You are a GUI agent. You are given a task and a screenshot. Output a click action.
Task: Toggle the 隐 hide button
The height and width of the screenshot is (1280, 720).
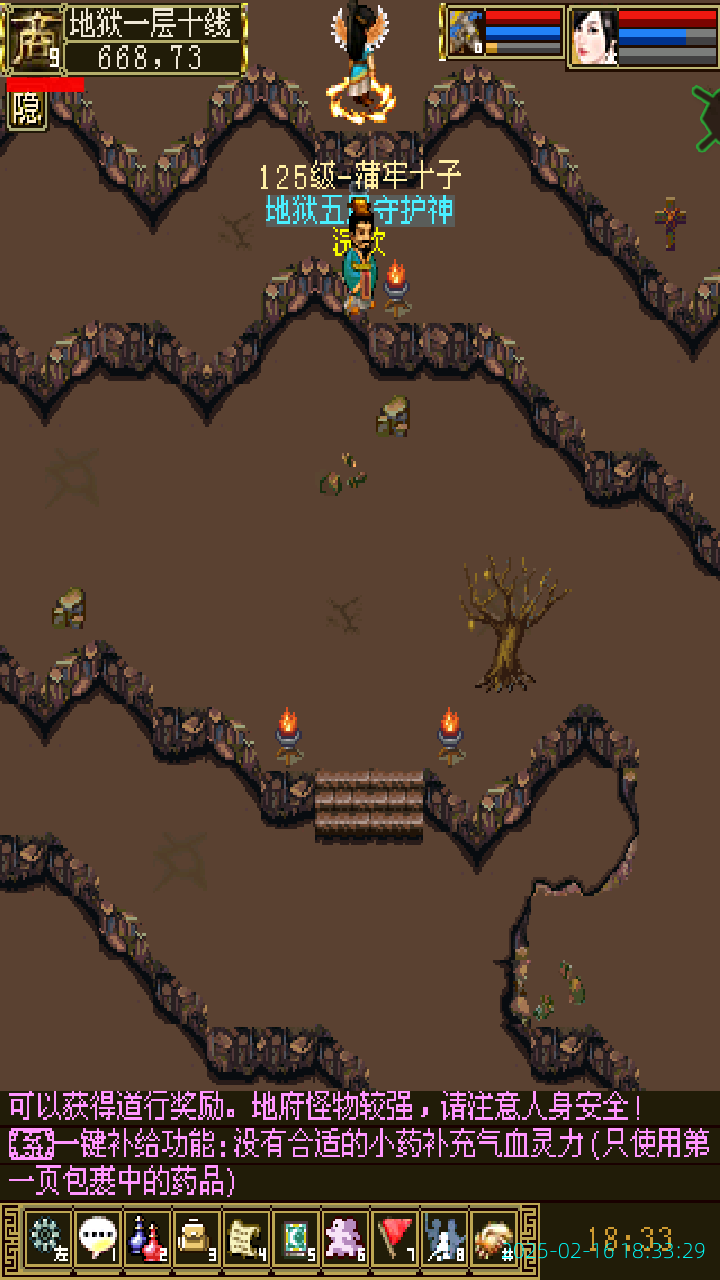coord(27,110)
